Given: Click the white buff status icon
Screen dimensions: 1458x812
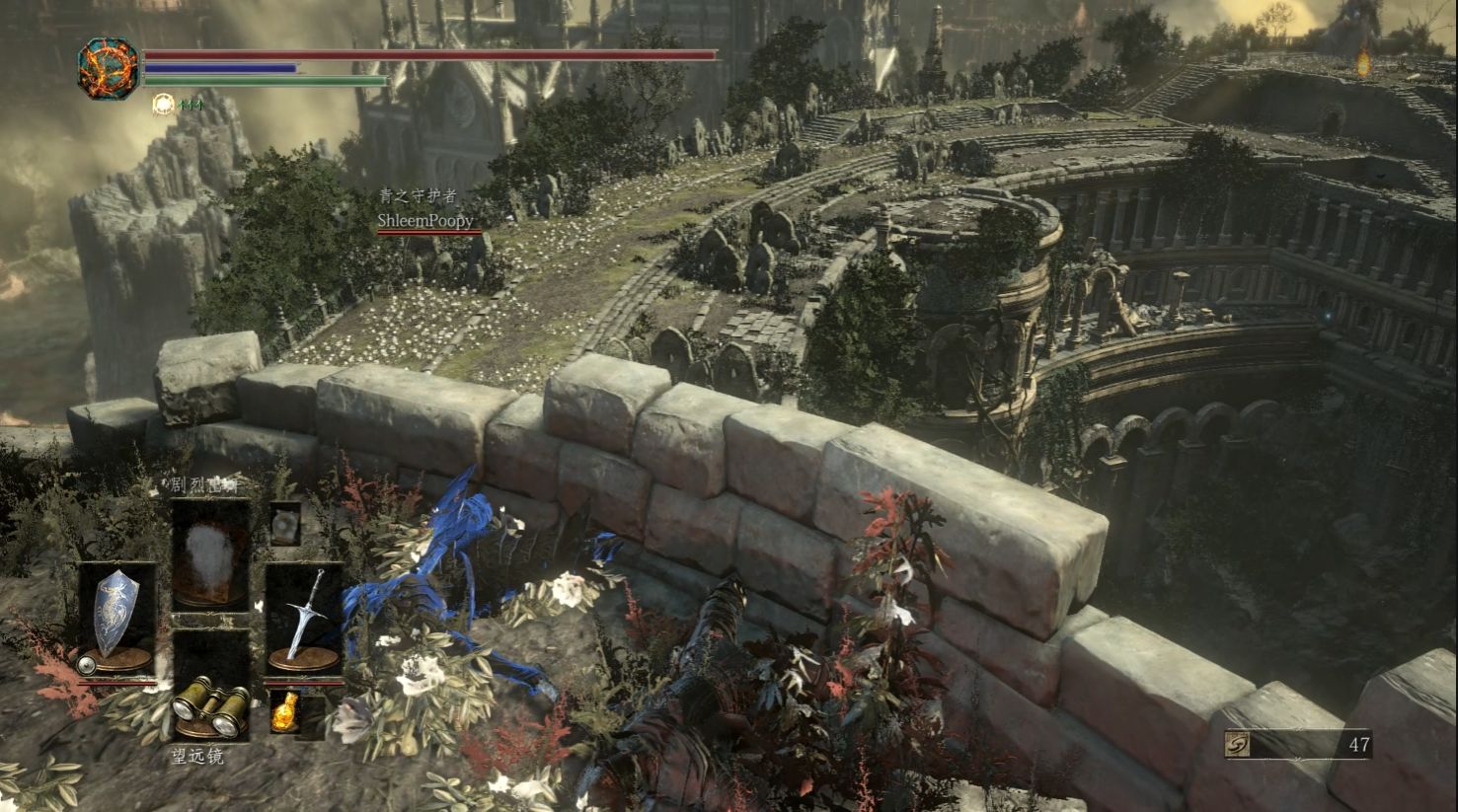Looking at the screenshot, I should (163, 103).
